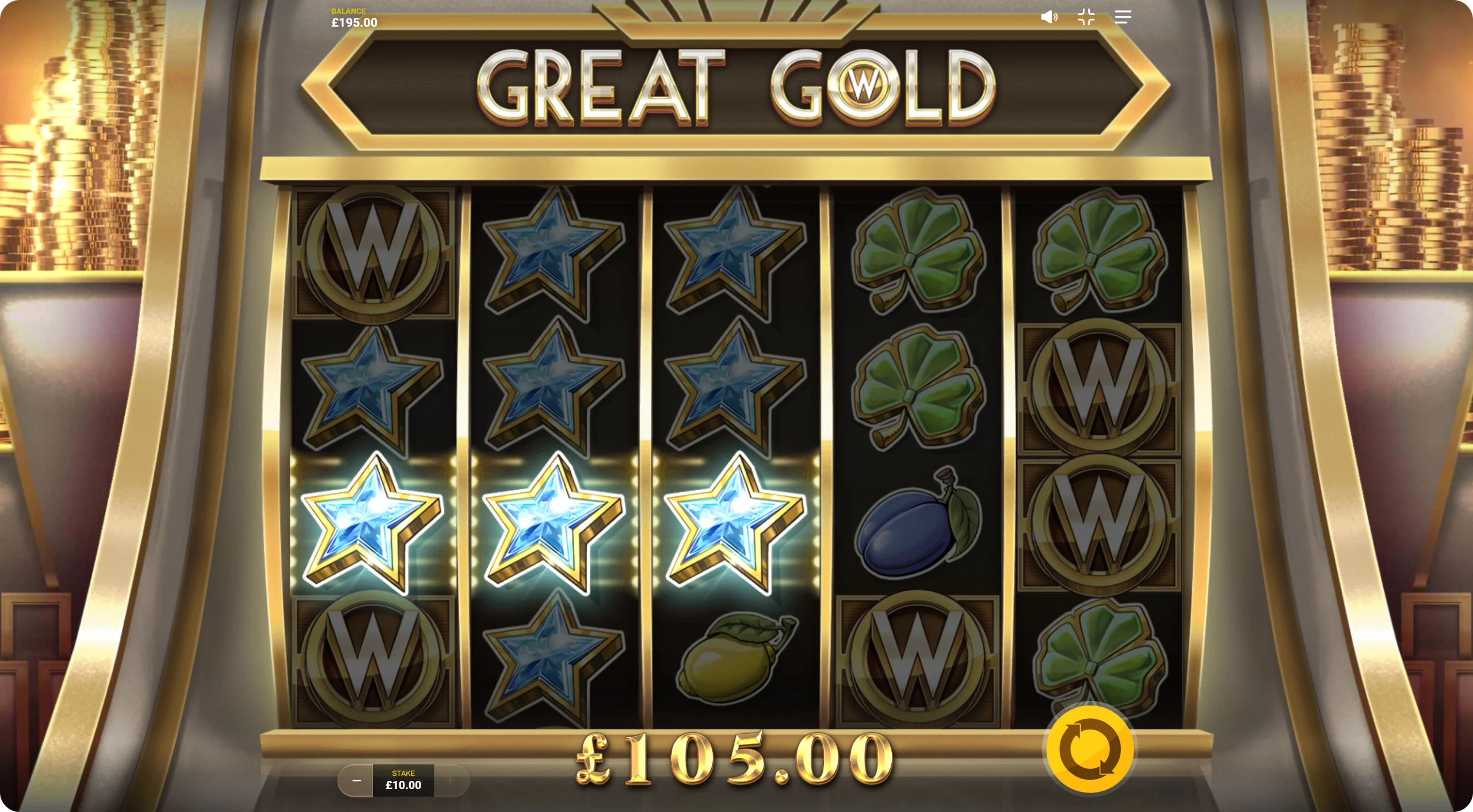Open the hamburger menu

point(1123,17)
